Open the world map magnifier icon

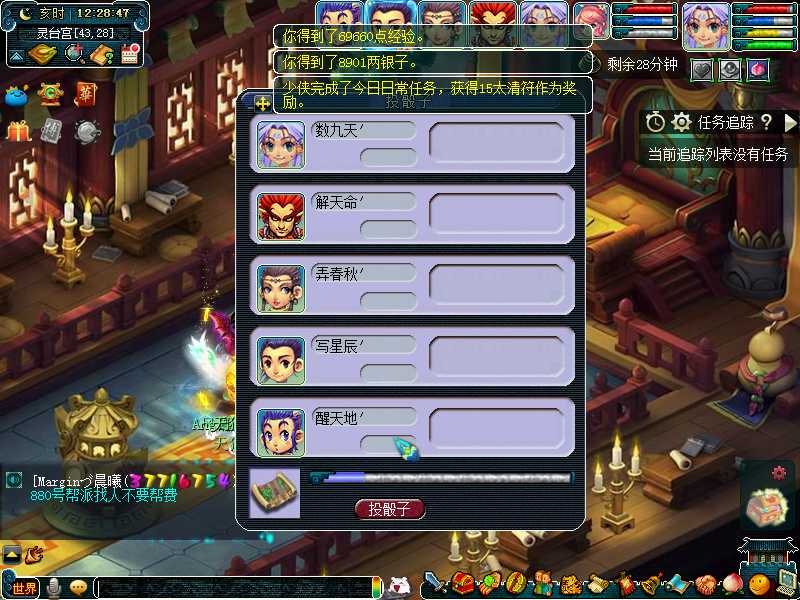pyautogui.click(x=74, y=54)
